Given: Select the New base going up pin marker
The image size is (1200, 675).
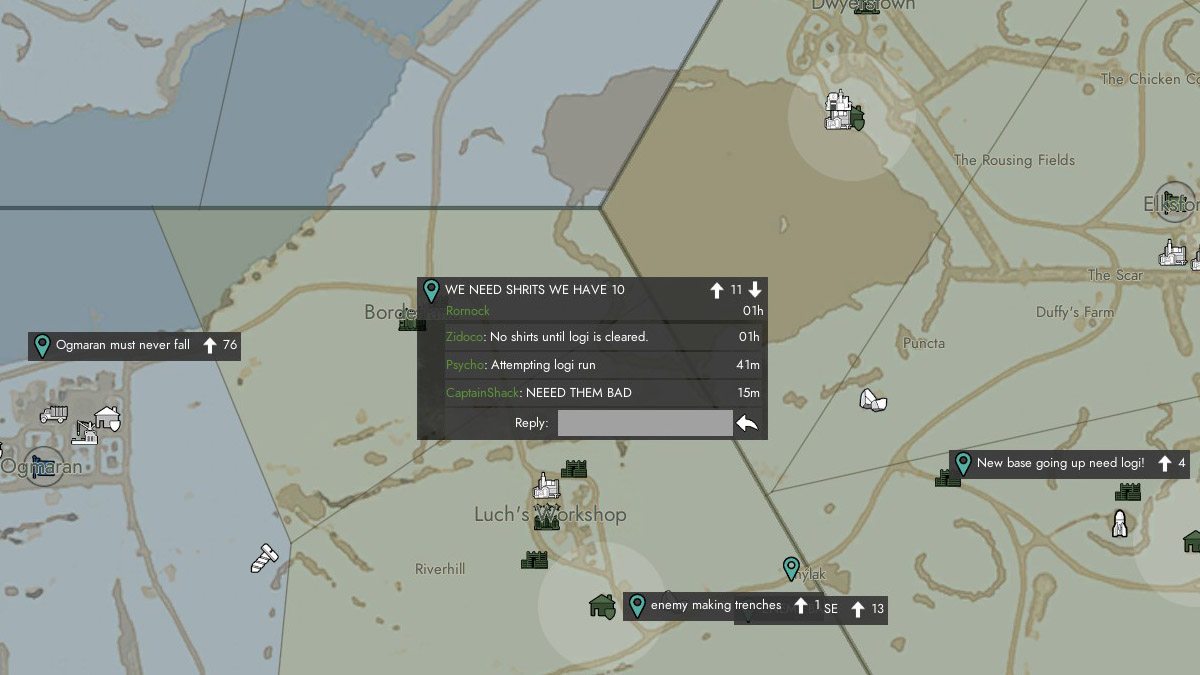Looking at the screenshot, I should pos(963,464).
